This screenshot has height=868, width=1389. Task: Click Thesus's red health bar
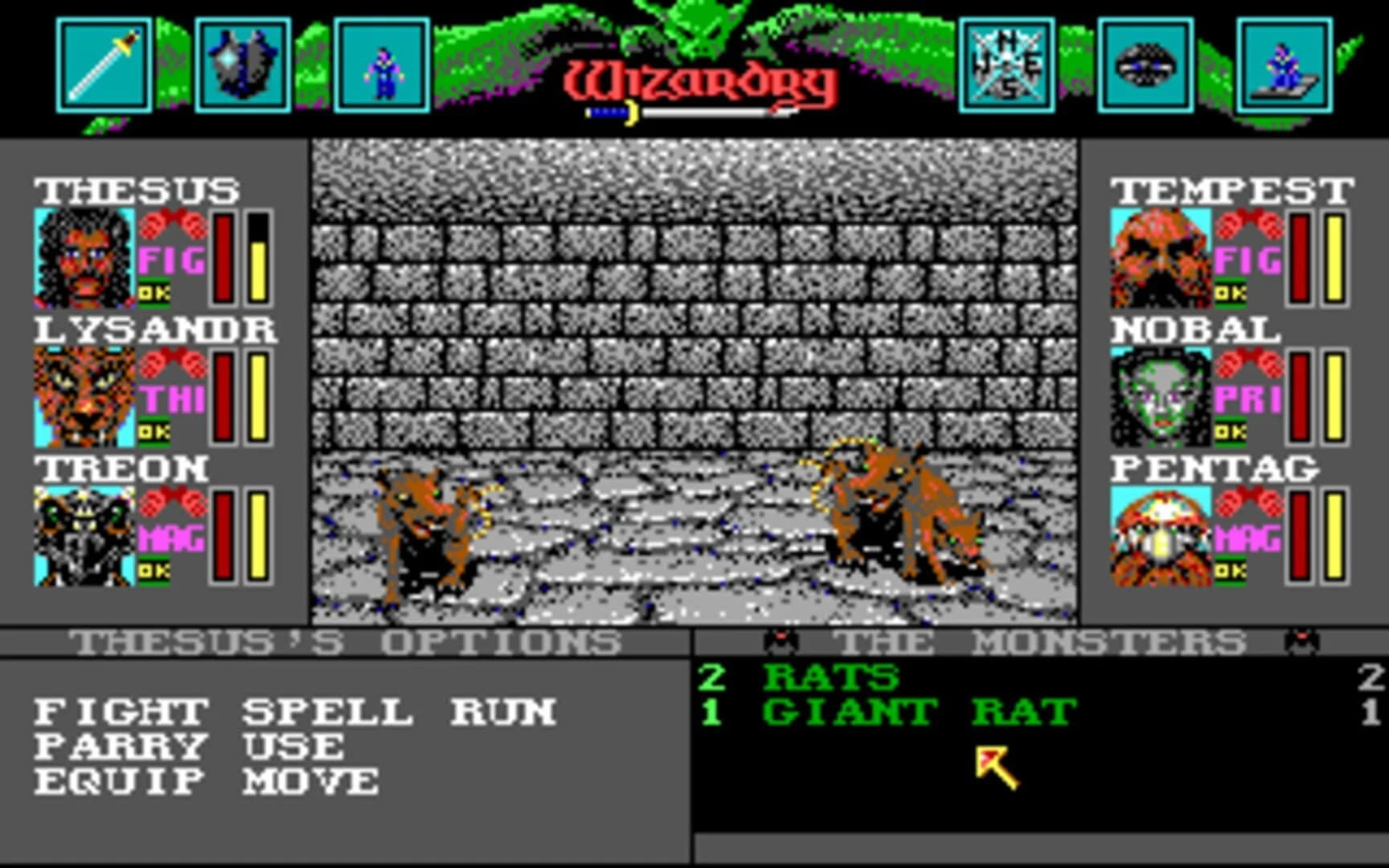pyautogui.click(x=223, y=257)
